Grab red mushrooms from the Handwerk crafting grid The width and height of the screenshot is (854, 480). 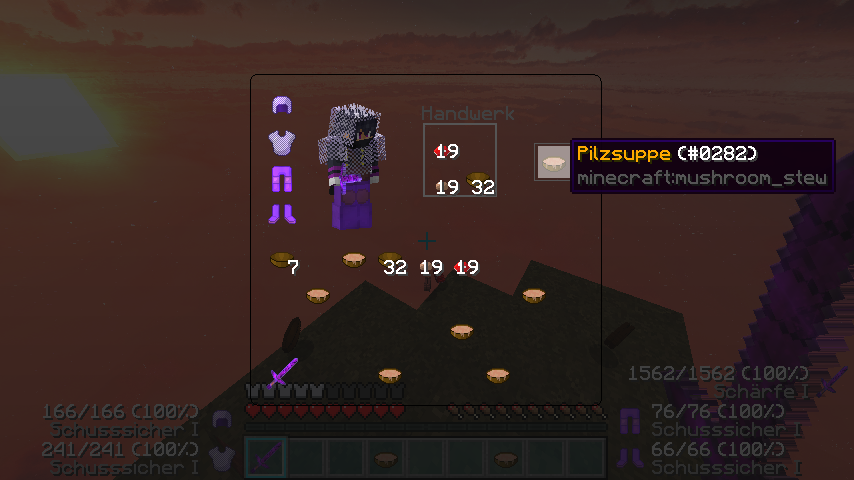click(443, 150)
